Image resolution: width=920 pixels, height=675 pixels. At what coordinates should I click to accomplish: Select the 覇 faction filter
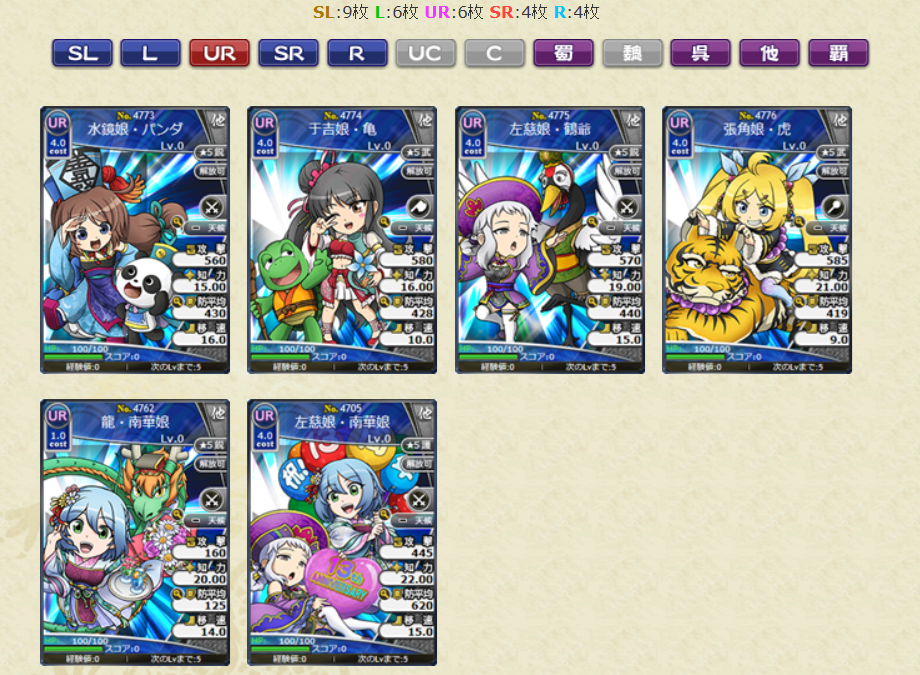(838, 54)
